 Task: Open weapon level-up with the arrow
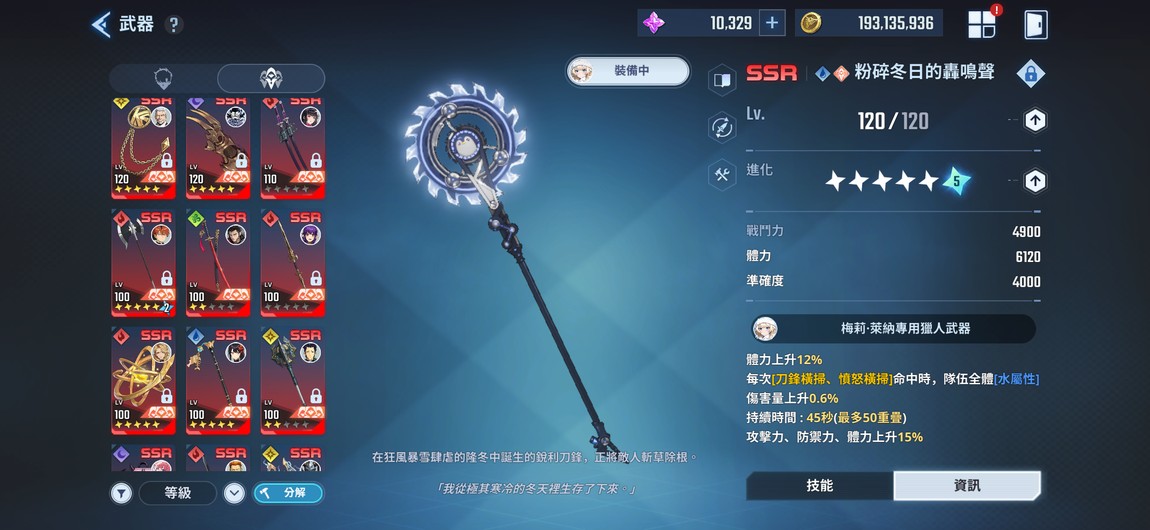coord(1035,121)
